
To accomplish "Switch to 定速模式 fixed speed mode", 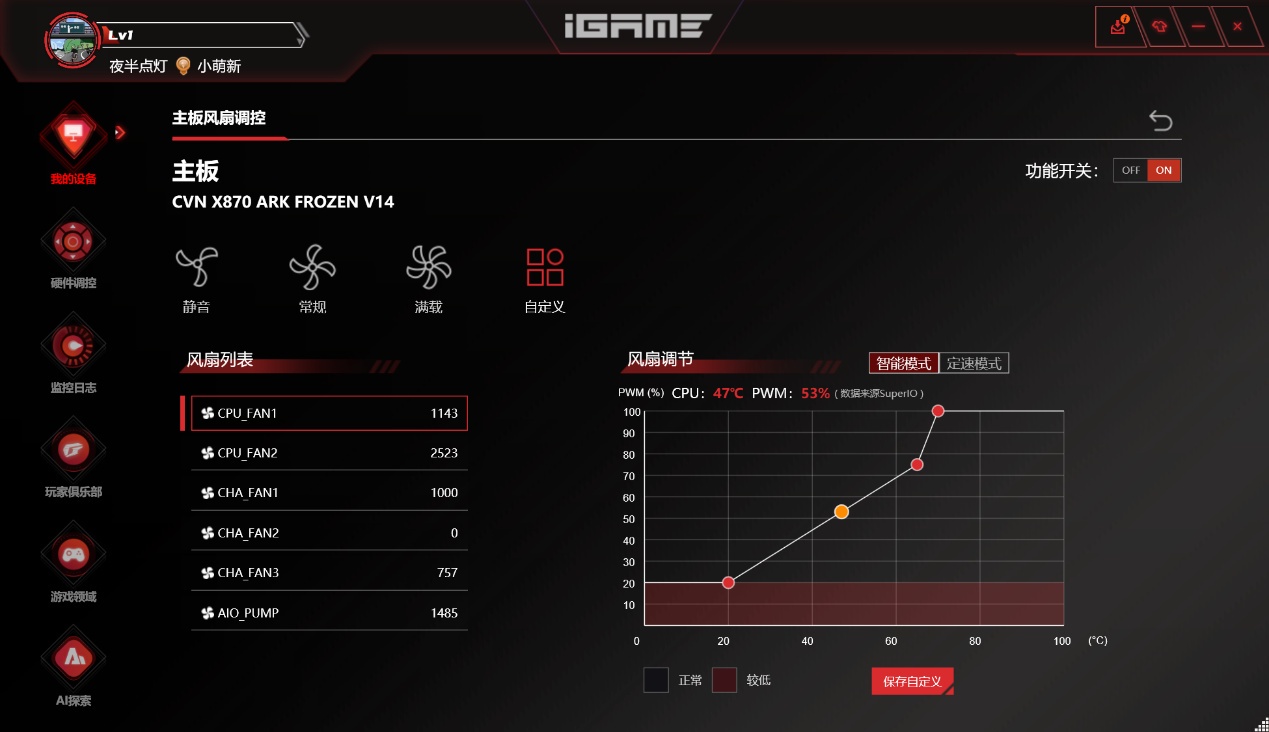I will pos(974,363).
